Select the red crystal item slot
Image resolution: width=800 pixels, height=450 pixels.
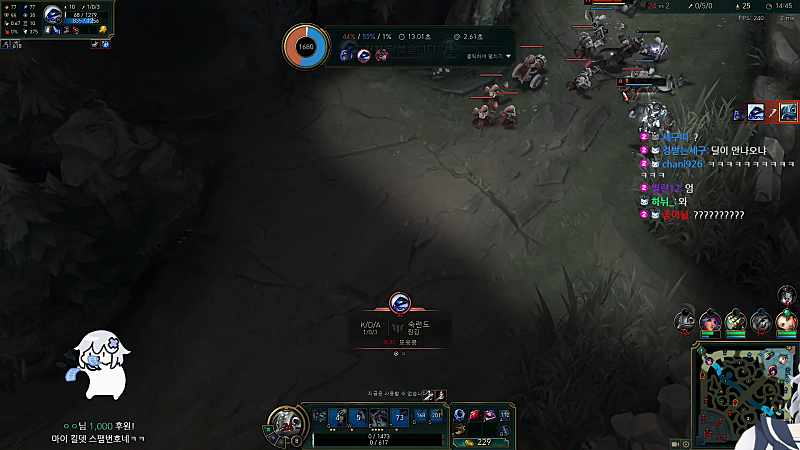click(476, 415)
